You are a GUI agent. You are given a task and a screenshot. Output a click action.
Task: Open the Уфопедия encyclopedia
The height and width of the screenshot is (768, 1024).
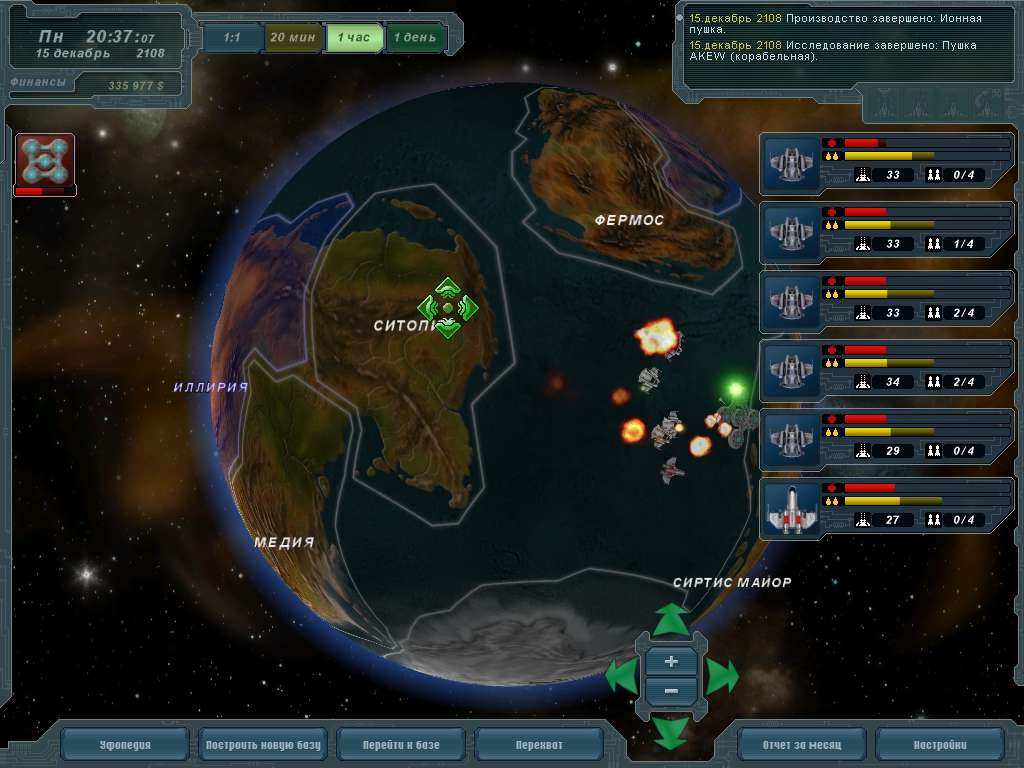click(125, 745)
